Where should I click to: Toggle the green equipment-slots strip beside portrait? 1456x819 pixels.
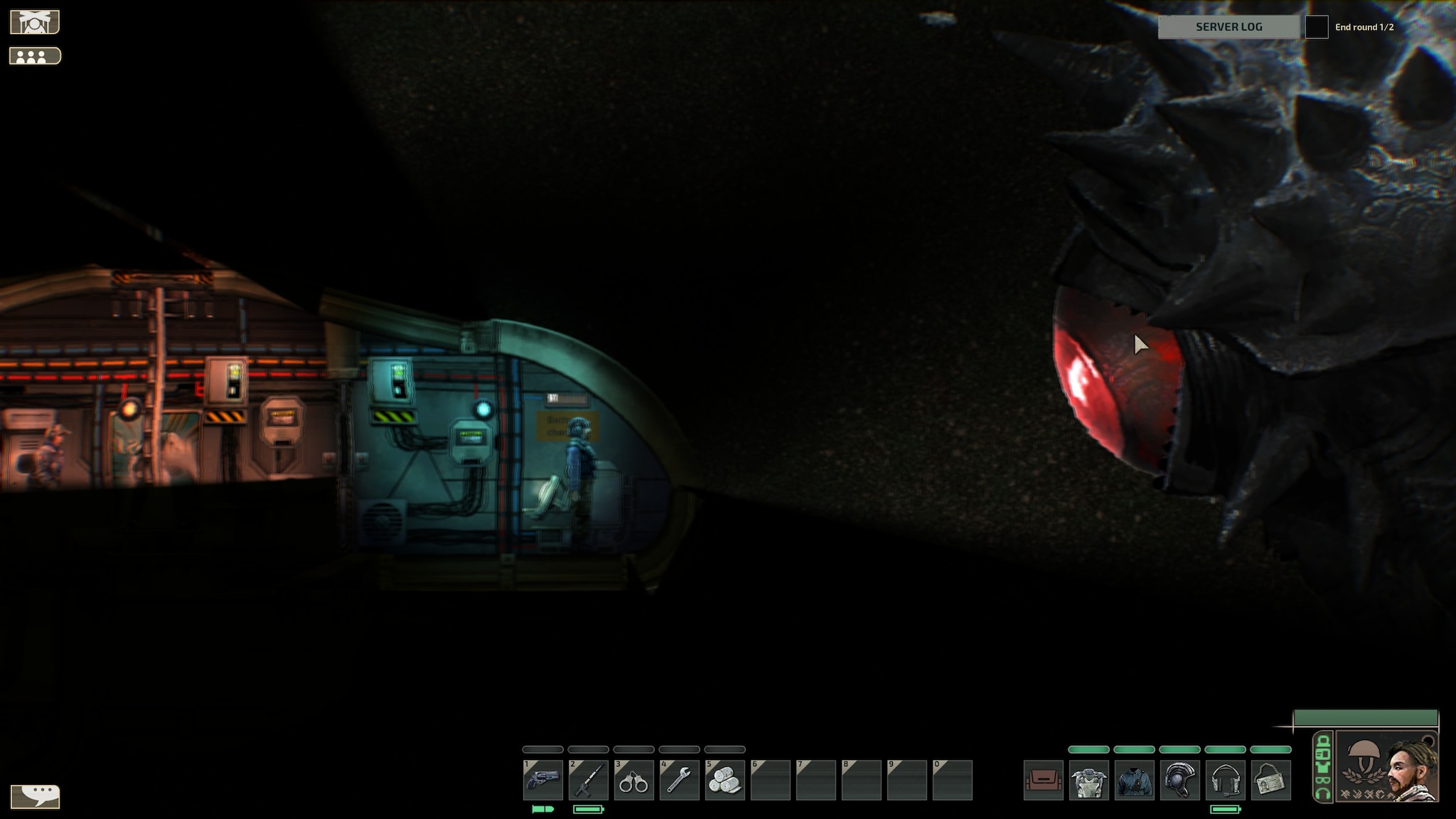(1323, 766)
